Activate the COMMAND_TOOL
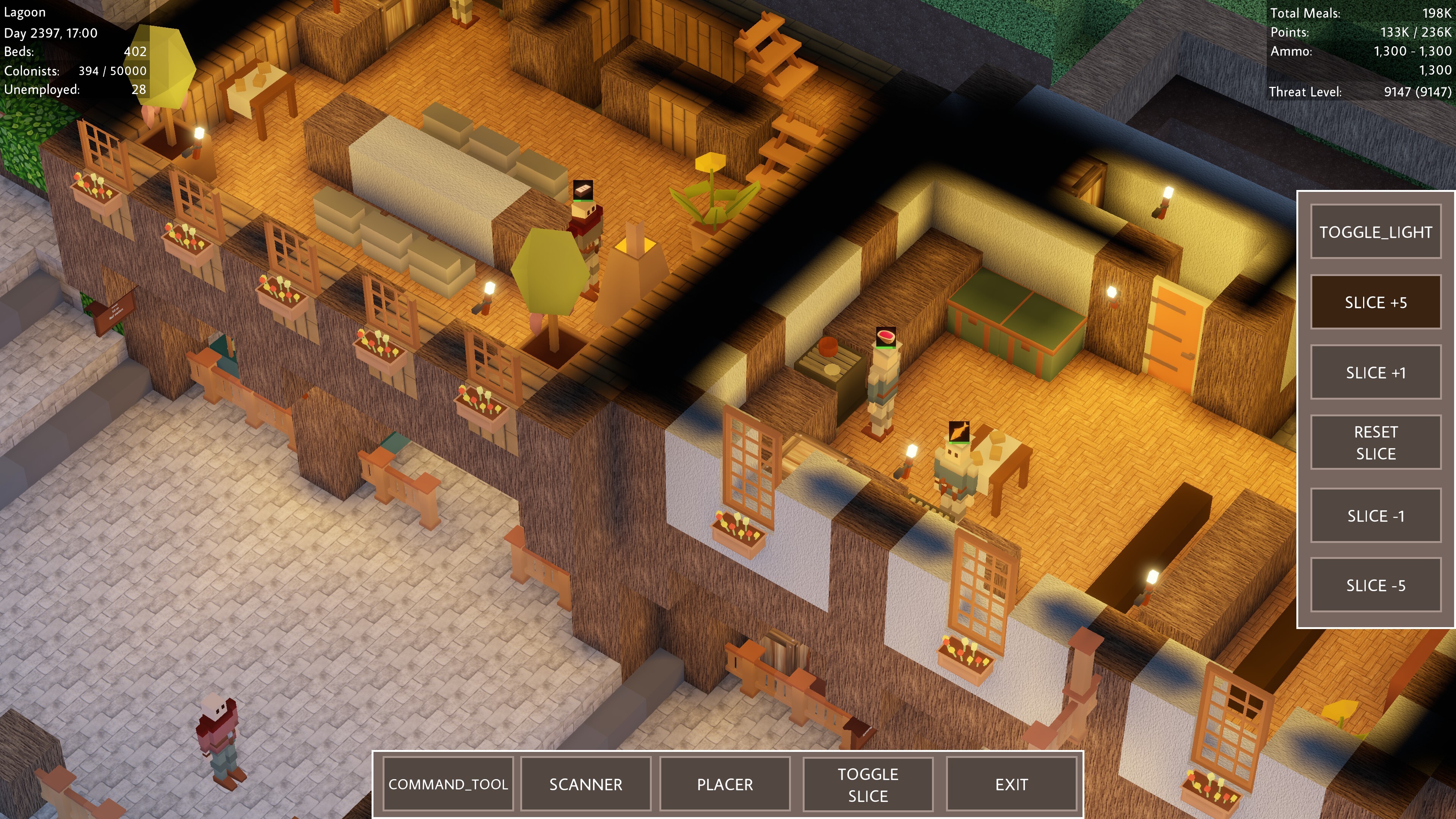This screenshot has height=819, width=1456. coord(448,784)
